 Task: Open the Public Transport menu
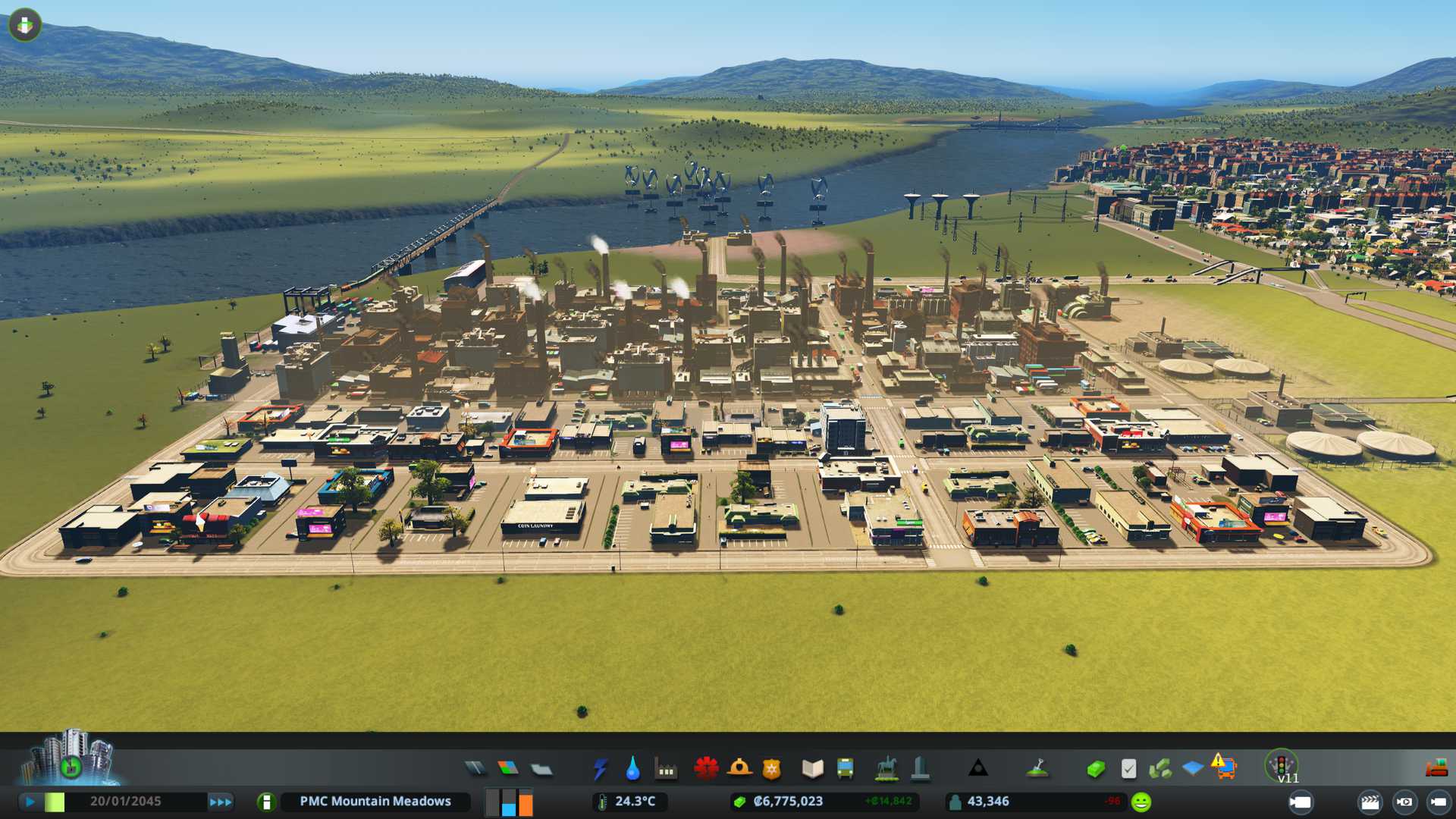coord(846,769)
